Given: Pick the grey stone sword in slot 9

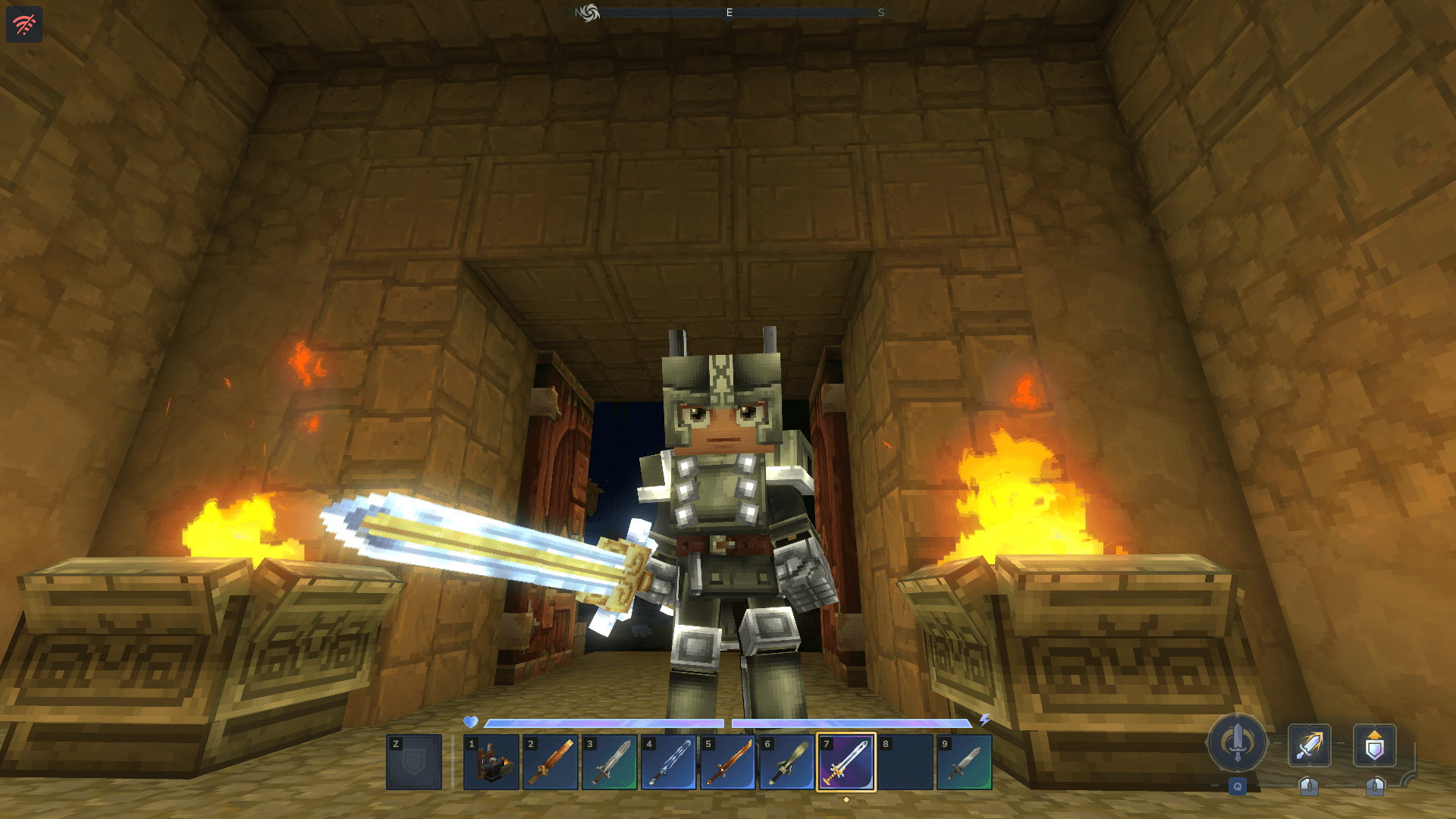Looking at the screenshot, I should click(x=965, y=762).
